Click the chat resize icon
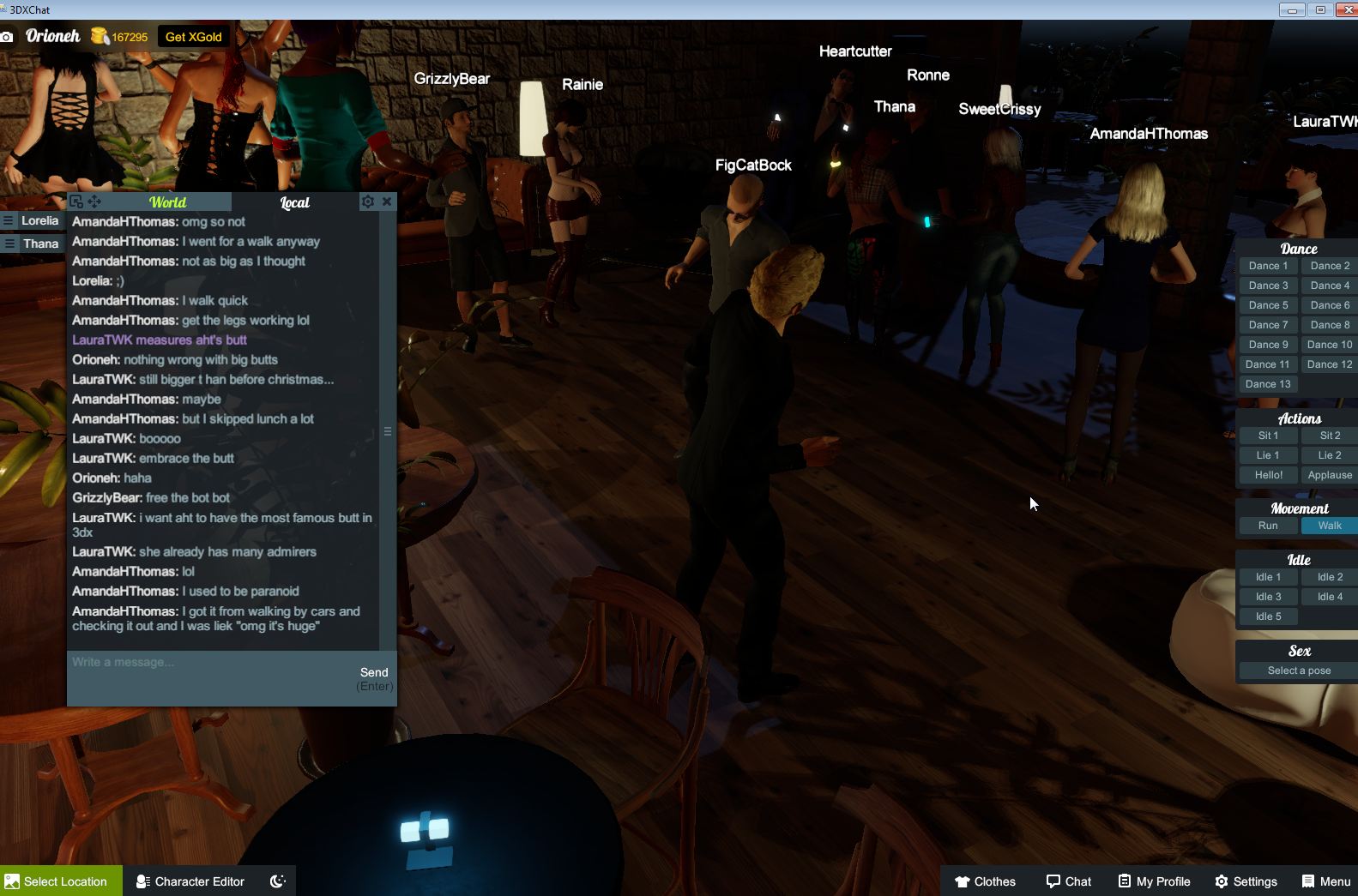The height and width of the screenshot is (896, 1358). 76,200
